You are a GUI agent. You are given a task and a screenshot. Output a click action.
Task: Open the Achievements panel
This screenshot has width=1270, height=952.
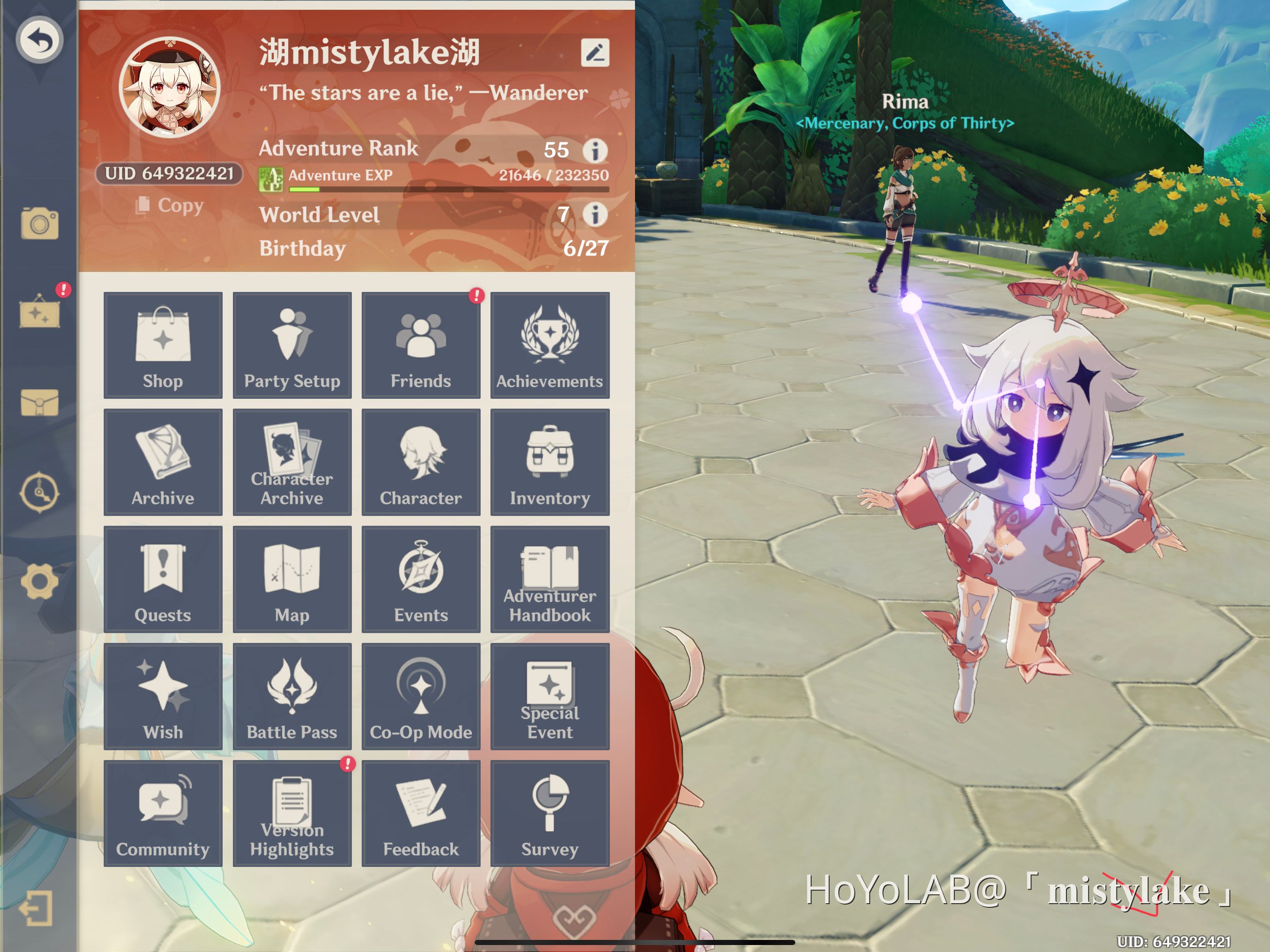click(x=549, y=344)
